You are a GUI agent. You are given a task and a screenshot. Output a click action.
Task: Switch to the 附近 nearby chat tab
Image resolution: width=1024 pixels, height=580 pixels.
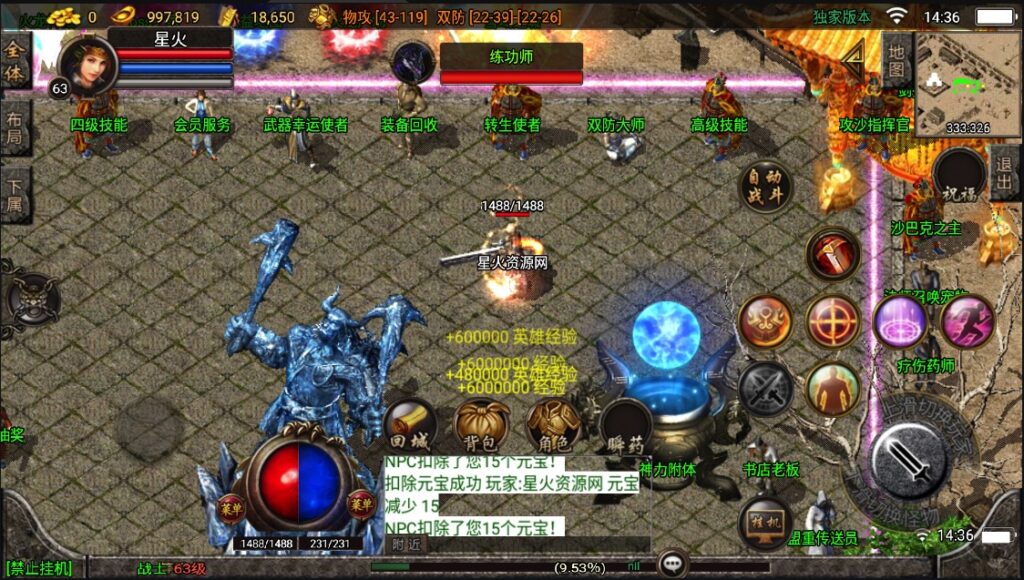(406, 544)
